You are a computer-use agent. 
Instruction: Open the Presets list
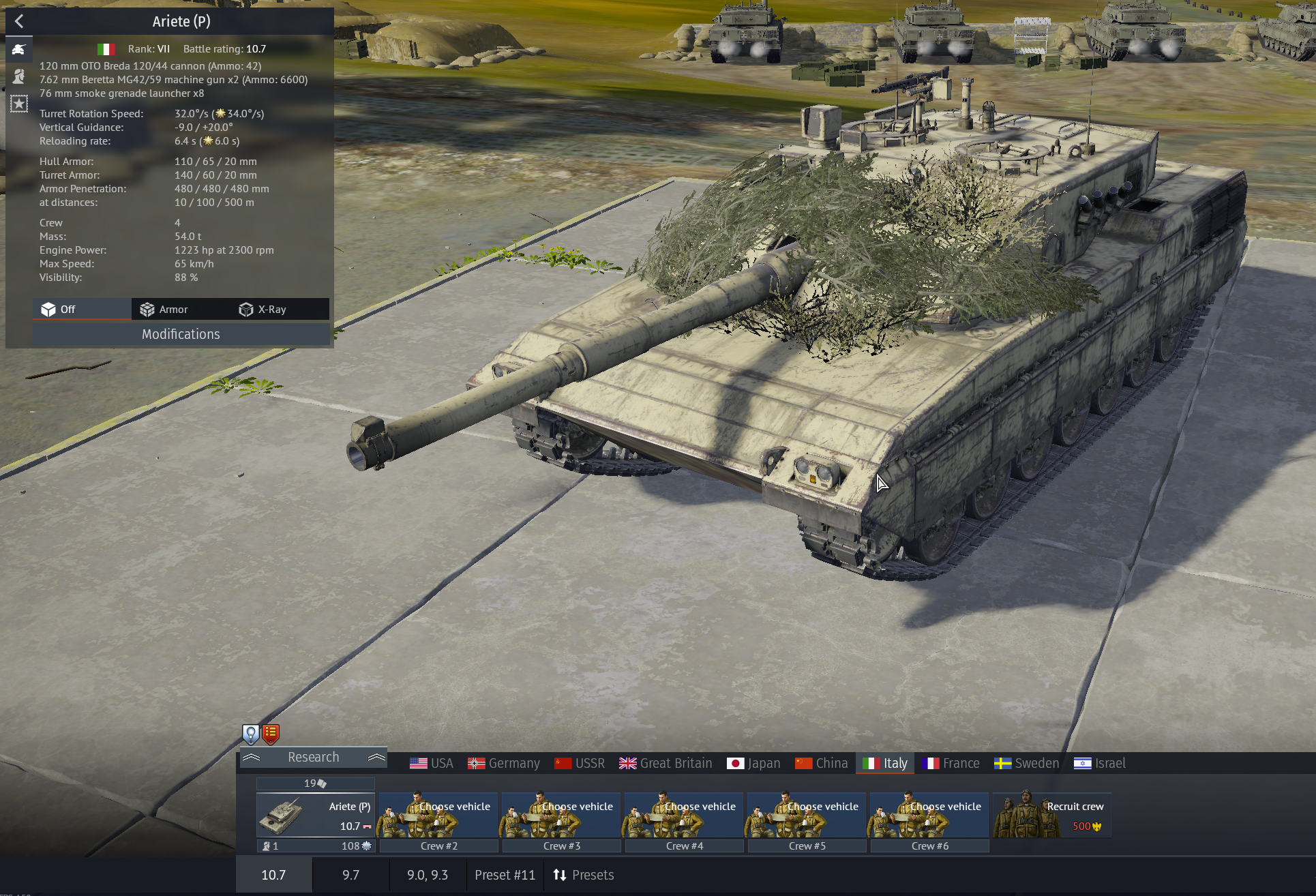pos(584,875)
